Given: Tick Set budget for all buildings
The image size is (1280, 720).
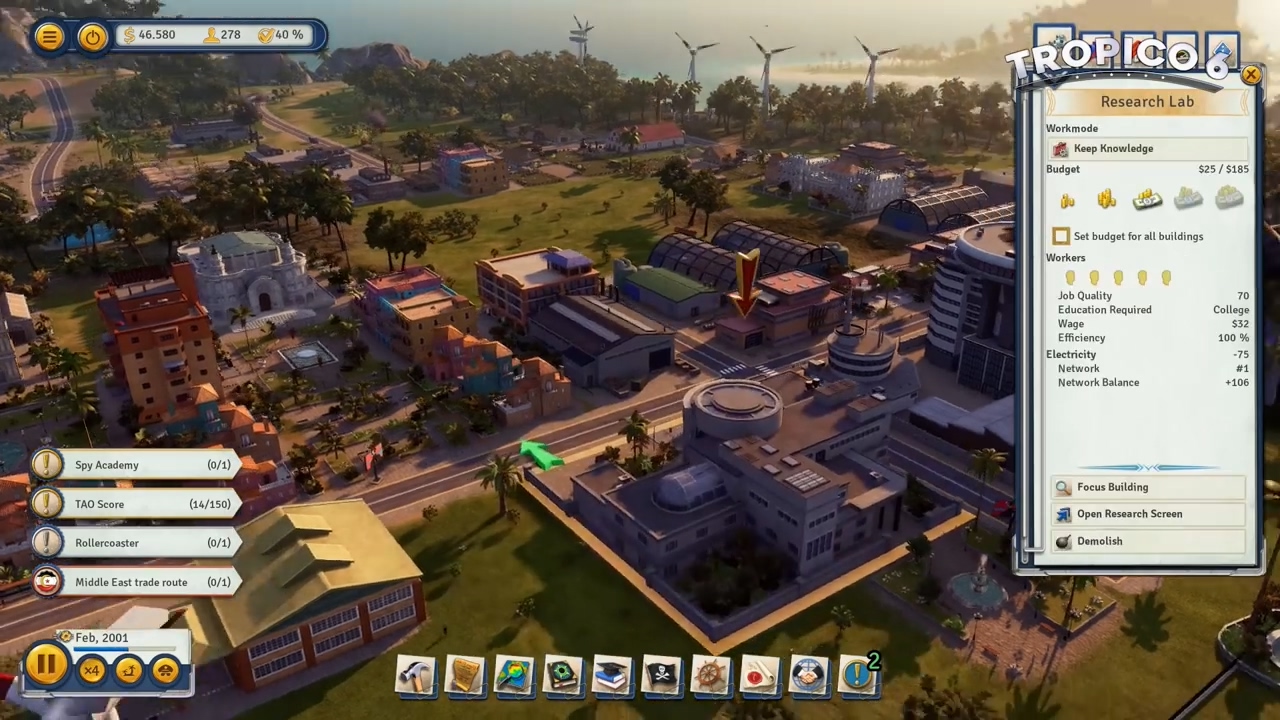Looking at the screenshot, I should [x=1061, y=236].
